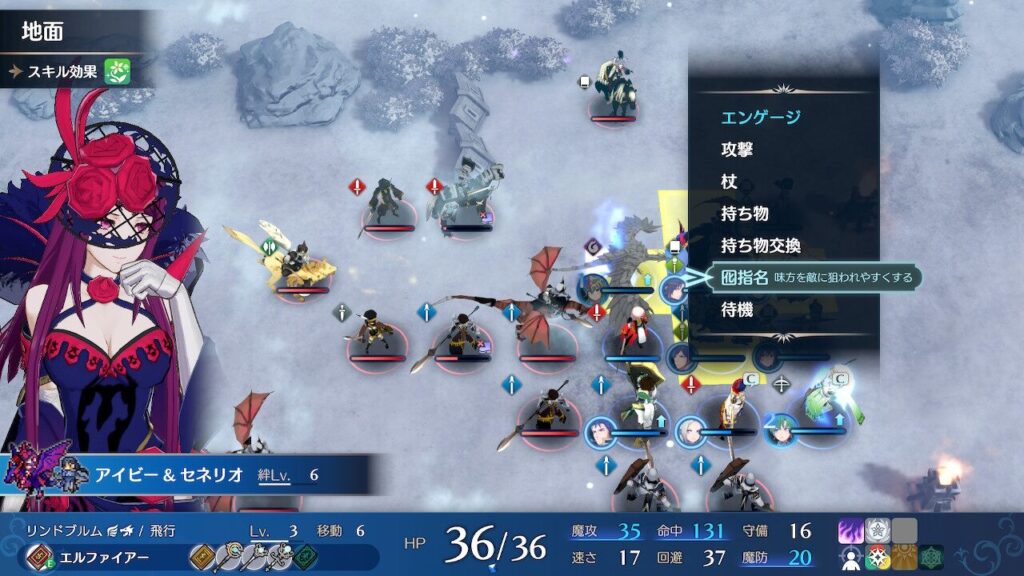The image size is (1024, 576).
Task: Click the green flower skill effect icon
Action: pos(119,71)
